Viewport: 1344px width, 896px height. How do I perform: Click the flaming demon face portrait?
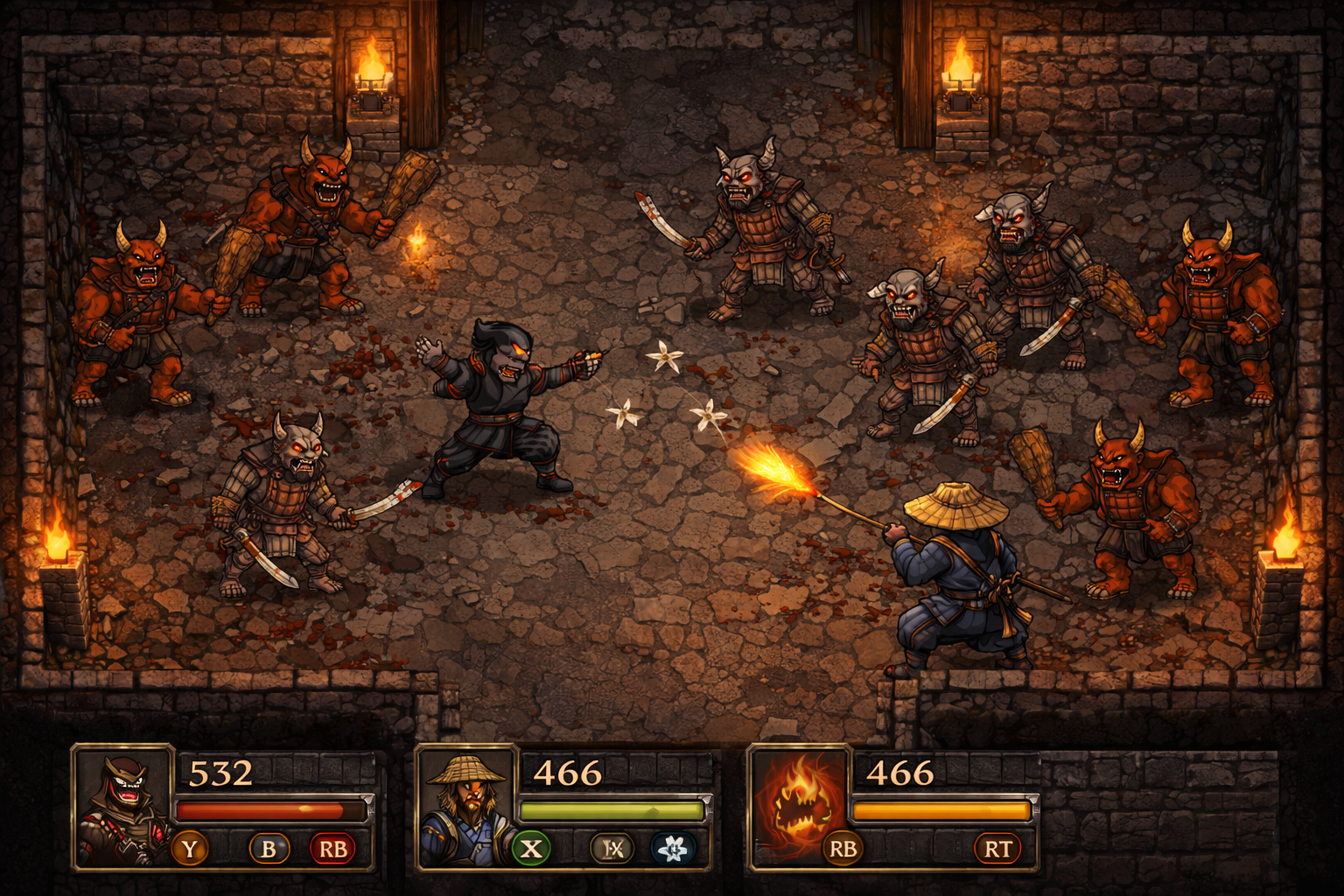[x=798, y=809]
